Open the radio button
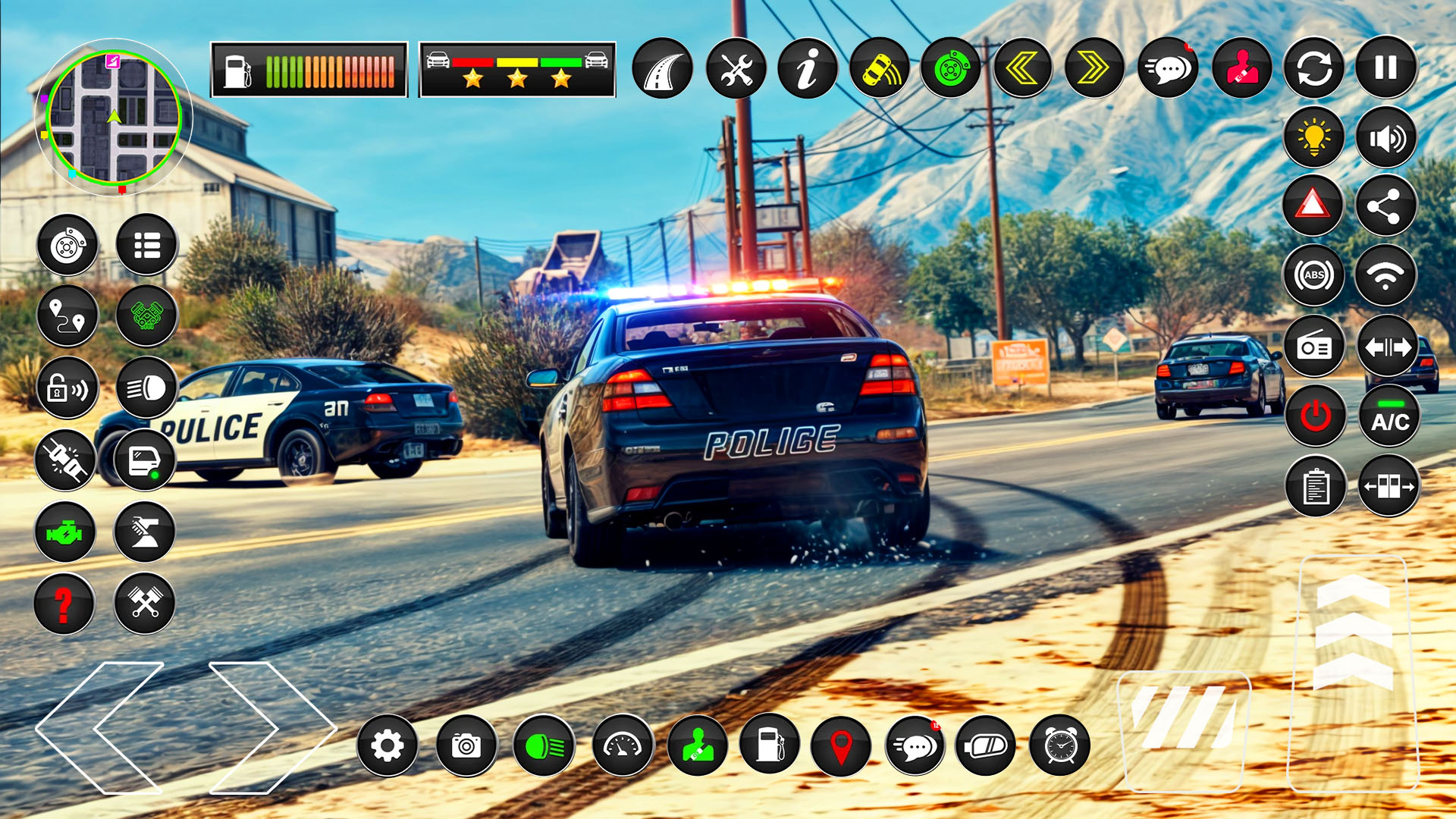 1314,347
